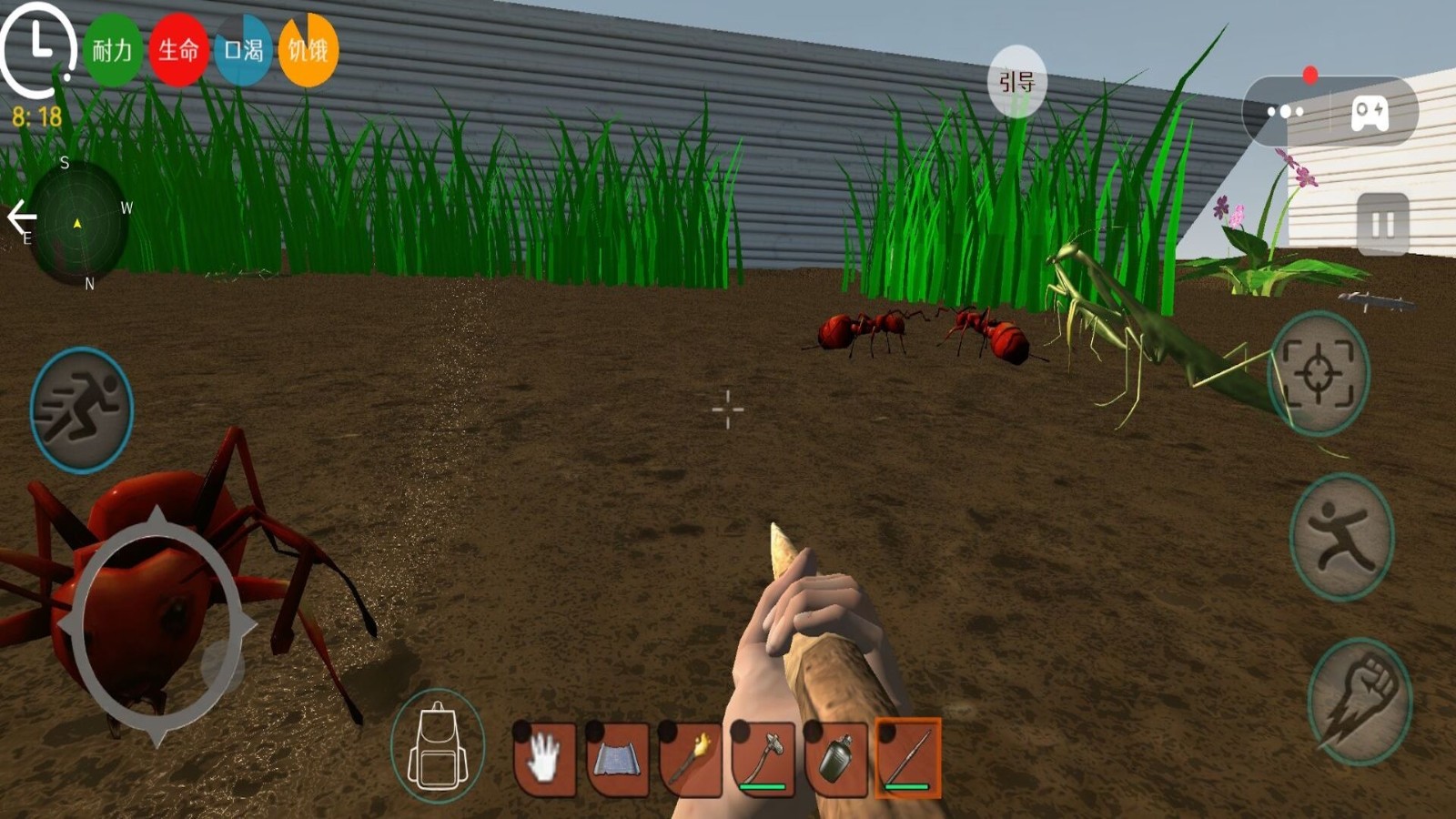Open the backpack inventory
The height and width of the screenshot is (819, 1456).
pyautogui.click(x=437, y=748)
